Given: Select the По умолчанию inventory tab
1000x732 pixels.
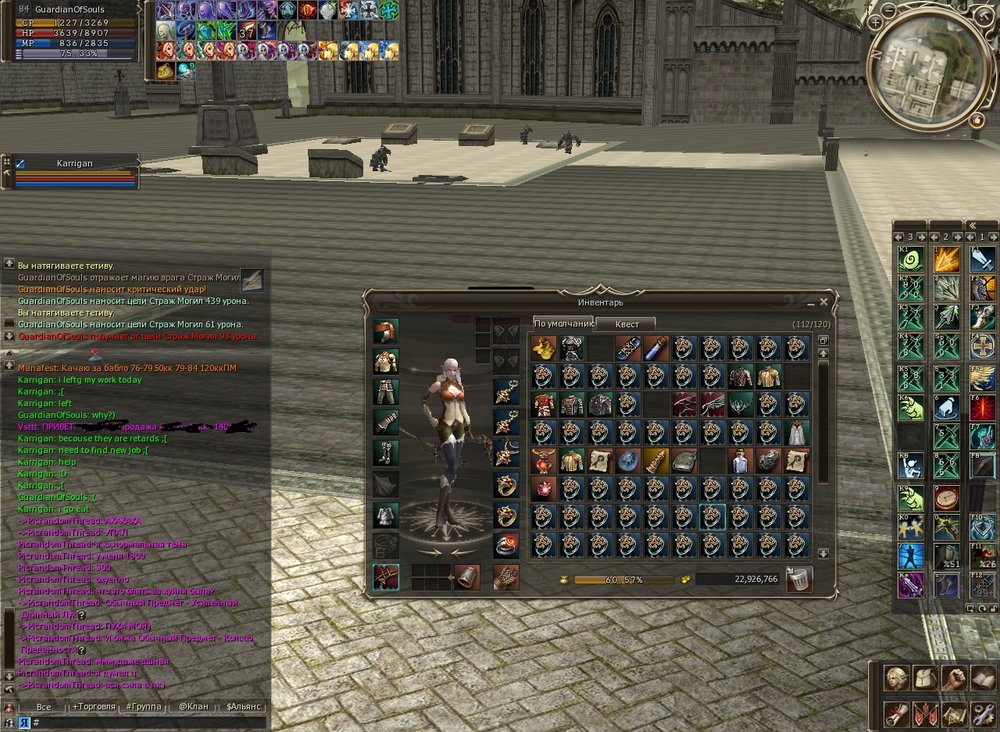Looking at the screenshot, I should (562, 323).
